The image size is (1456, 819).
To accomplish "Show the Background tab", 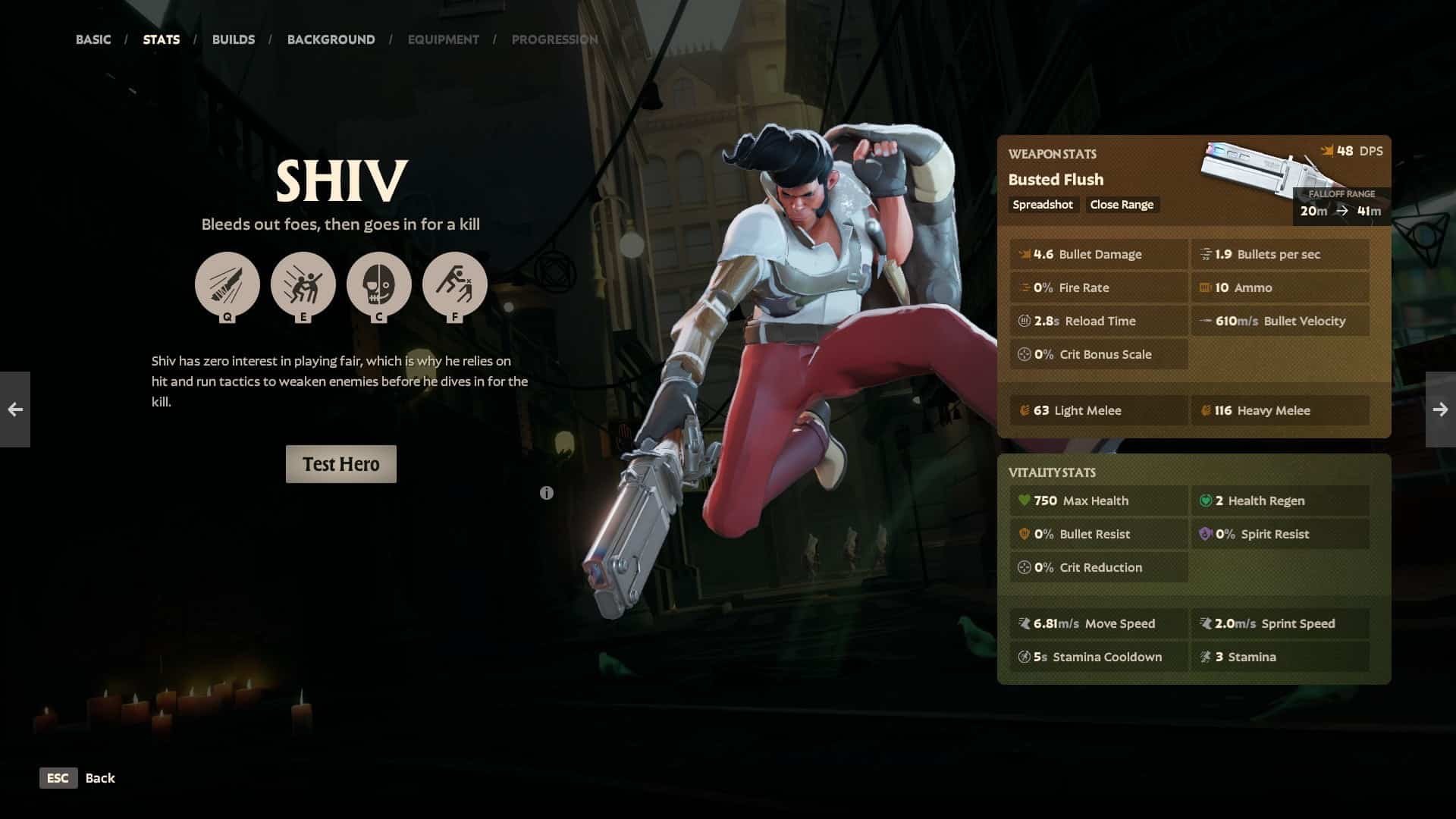I will 331,39.
